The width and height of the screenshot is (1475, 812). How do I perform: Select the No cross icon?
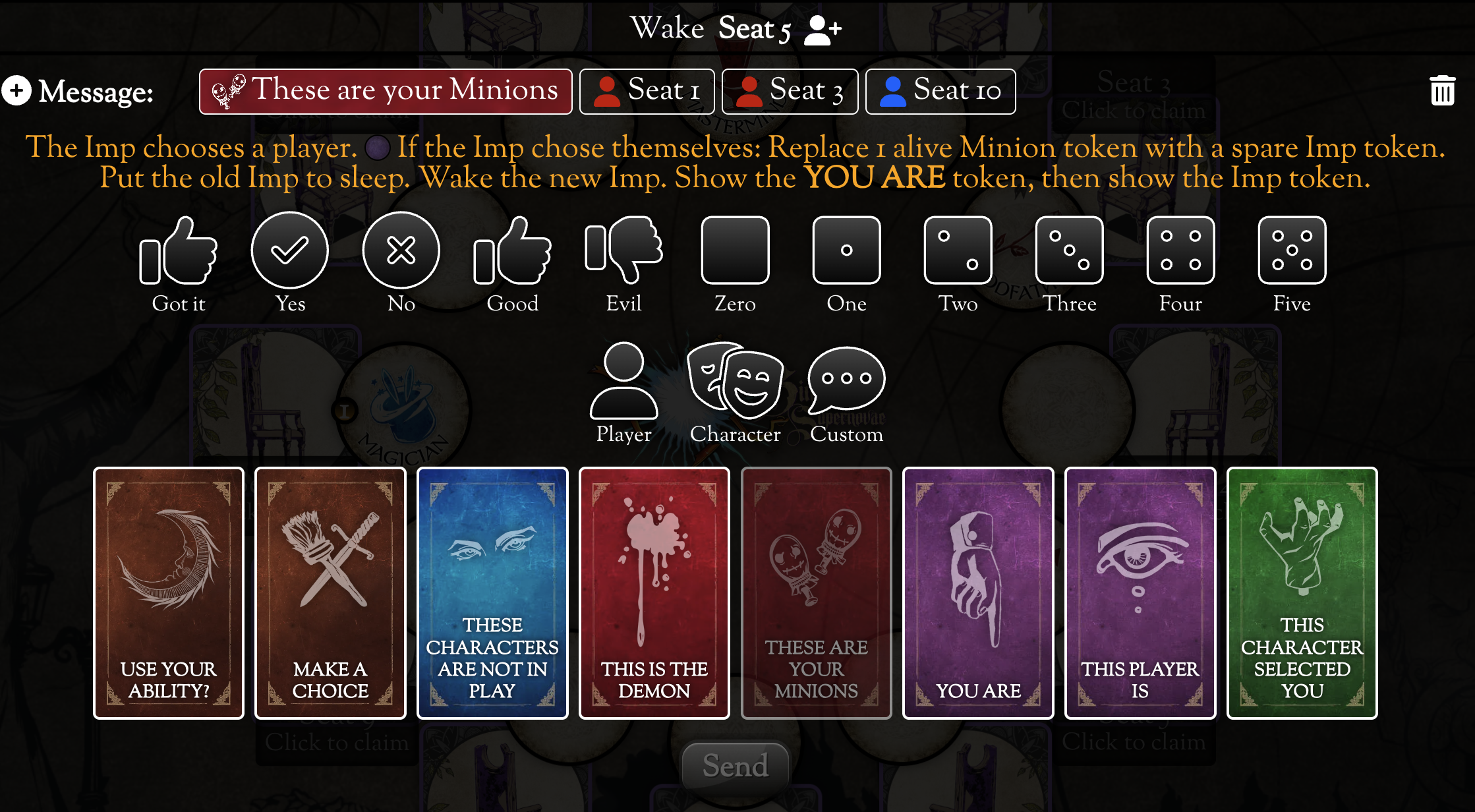(401, 250)
